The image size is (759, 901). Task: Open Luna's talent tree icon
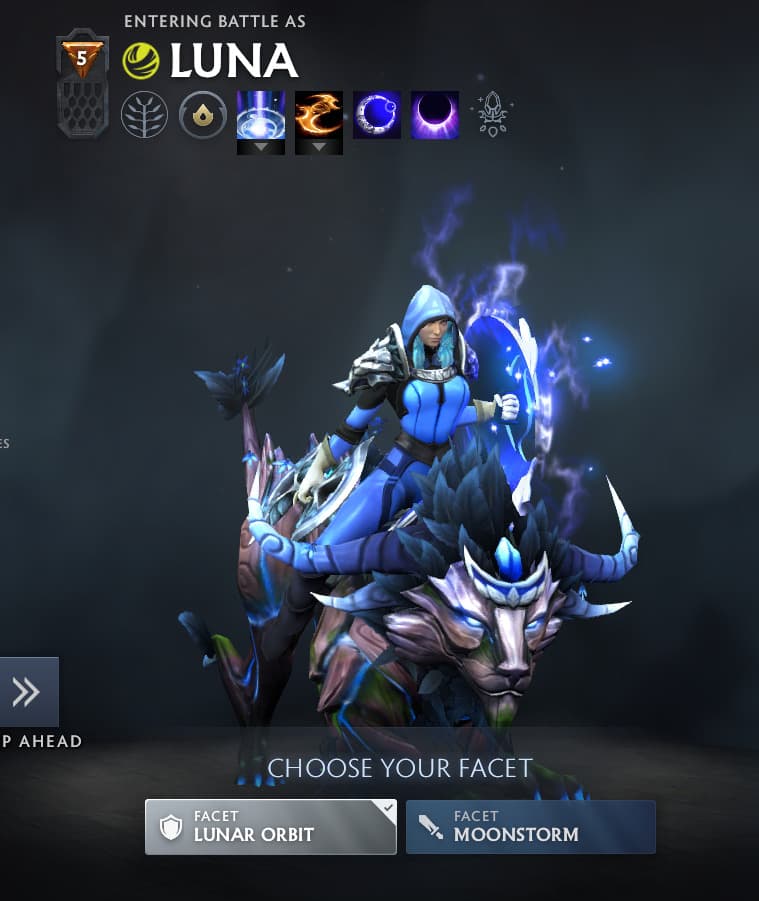[144, 115]
